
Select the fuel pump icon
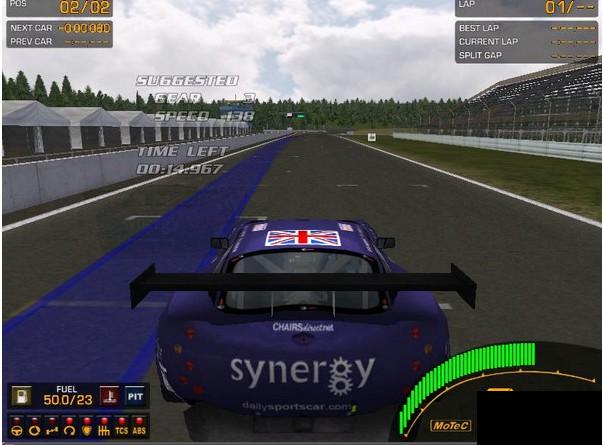(21, 397)
